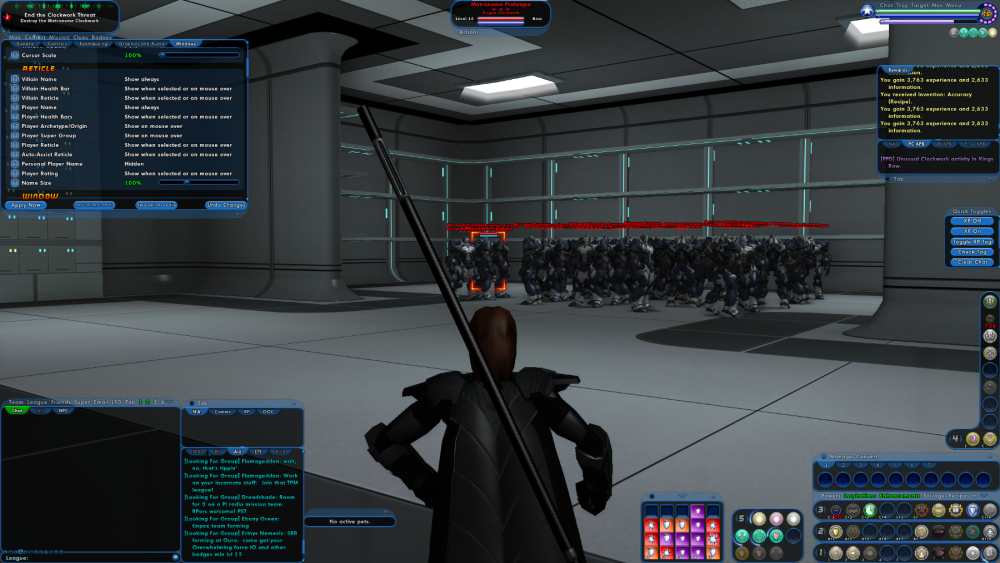Switch to the Comms chat tab
1000x563 pixels.
pos(222,411)
